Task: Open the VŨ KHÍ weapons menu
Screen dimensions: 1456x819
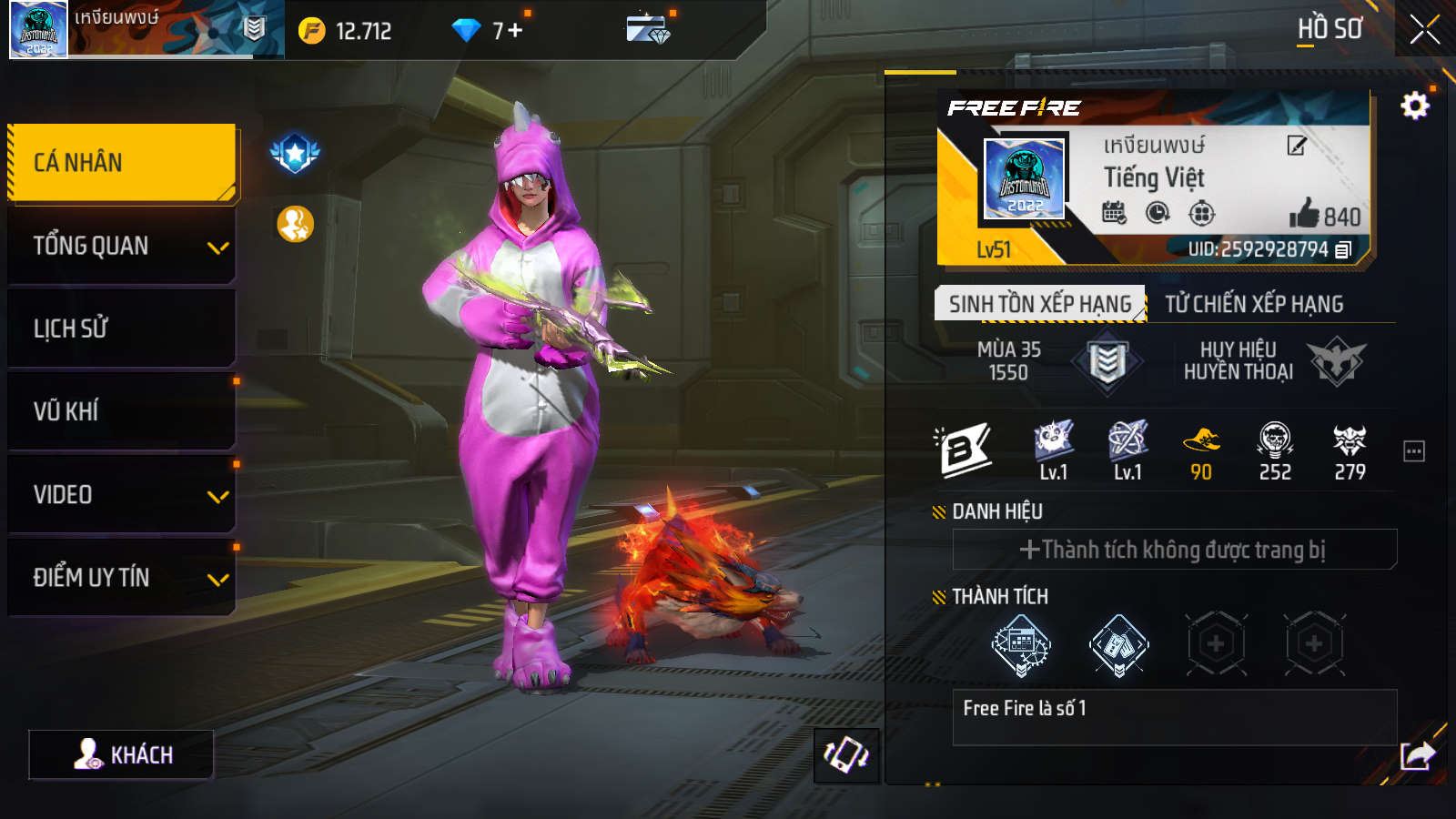Action: click(122, 411)
